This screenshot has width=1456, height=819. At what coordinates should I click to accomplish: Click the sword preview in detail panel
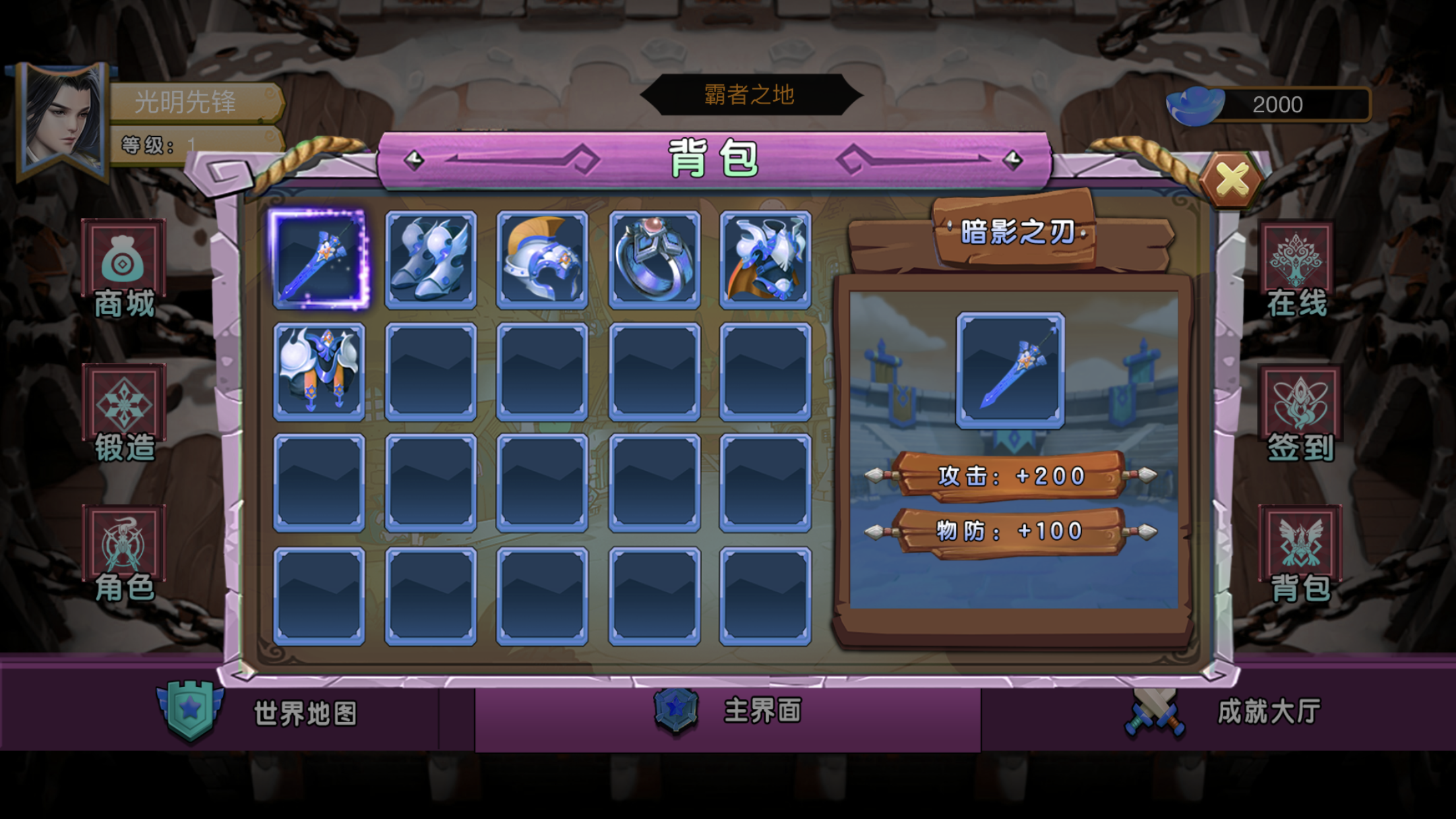(1010, 371)
